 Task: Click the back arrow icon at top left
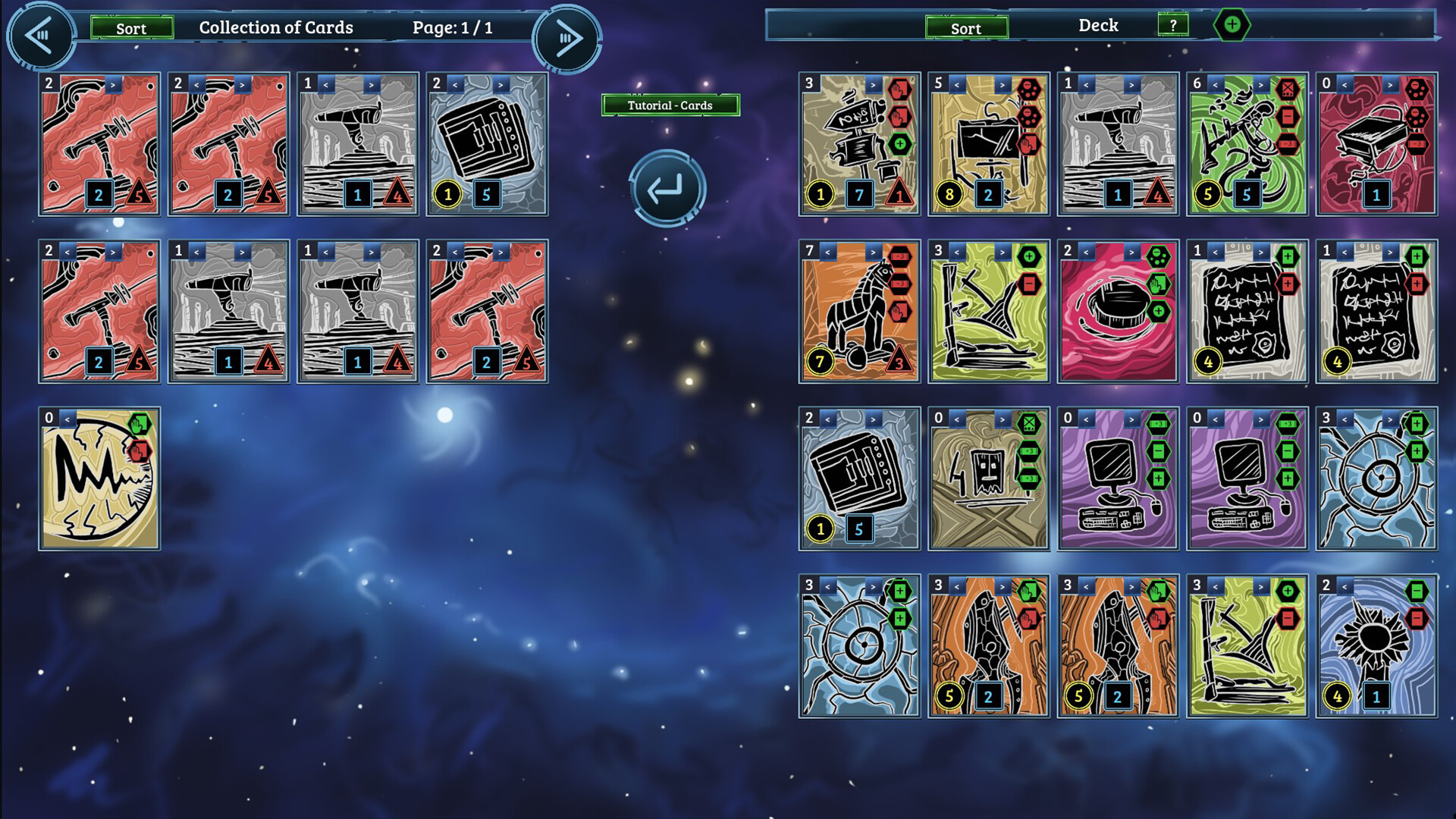click(42, 36)
